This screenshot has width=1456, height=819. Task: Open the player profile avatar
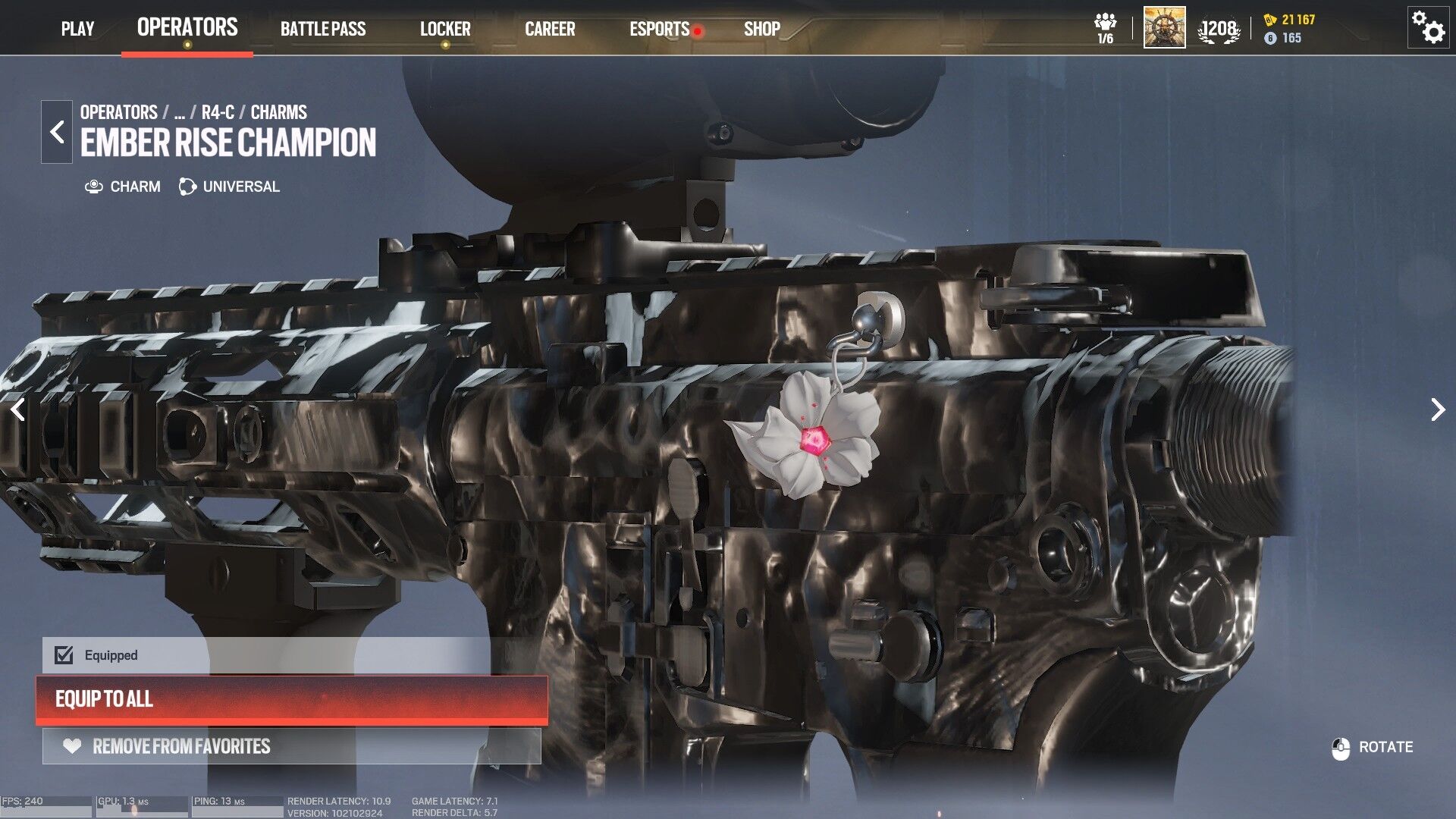click(1164, 28)
